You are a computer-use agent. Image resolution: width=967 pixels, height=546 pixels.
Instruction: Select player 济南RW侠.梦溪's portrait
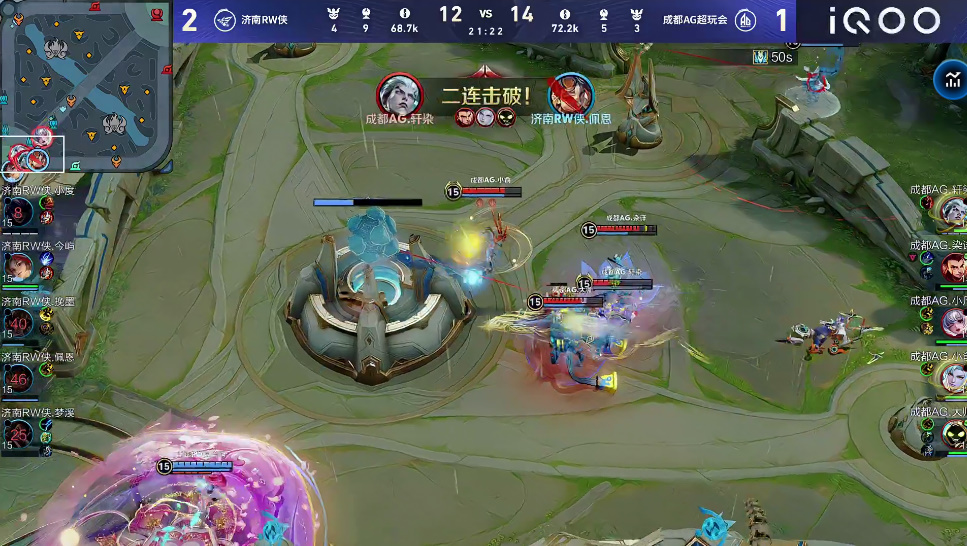tap(18, 434)
